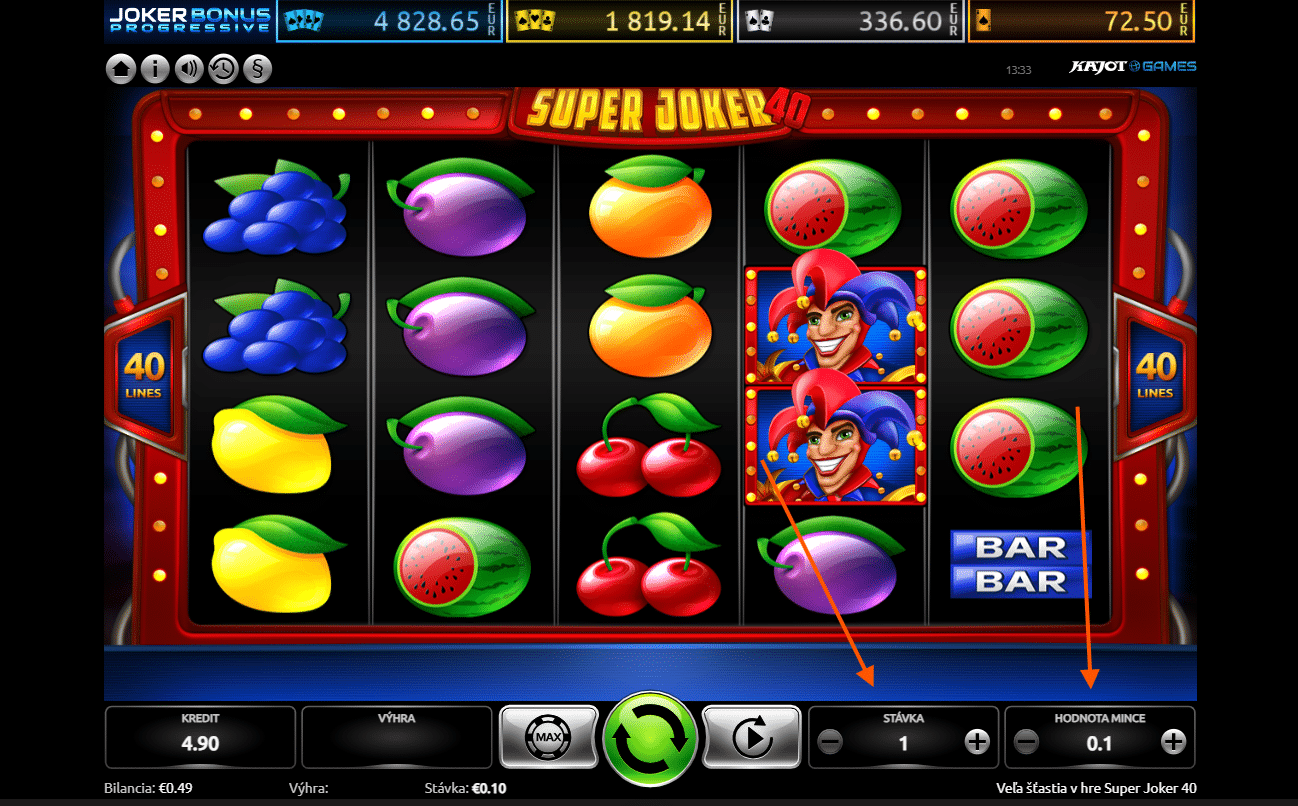Start autoplay with the circular play button

click(x=751, y=738)
